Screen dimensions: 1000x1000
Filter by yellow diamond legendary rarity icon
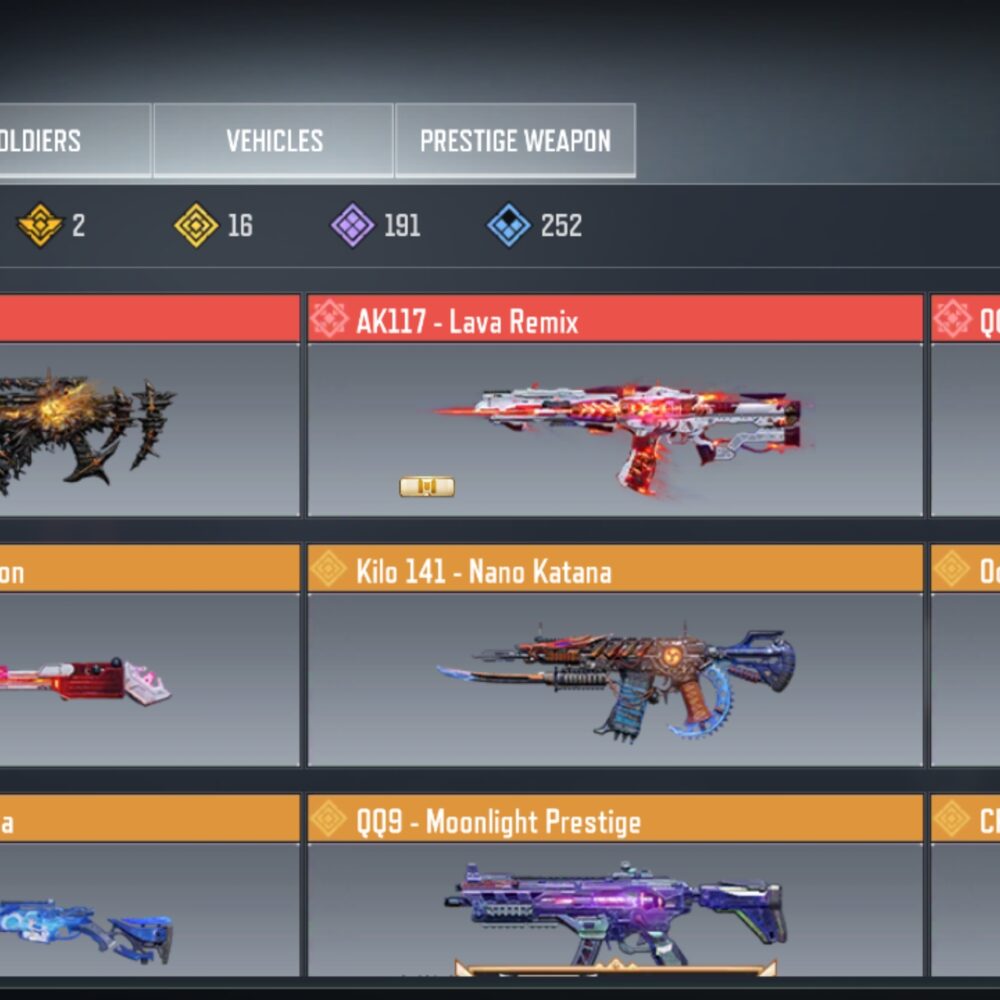pos(196,226)
